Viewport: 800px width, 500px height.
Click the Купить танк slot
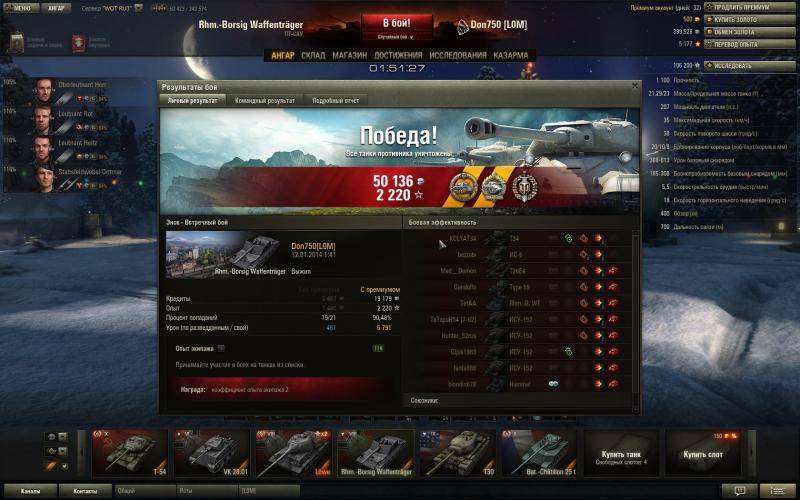point(621,454)
